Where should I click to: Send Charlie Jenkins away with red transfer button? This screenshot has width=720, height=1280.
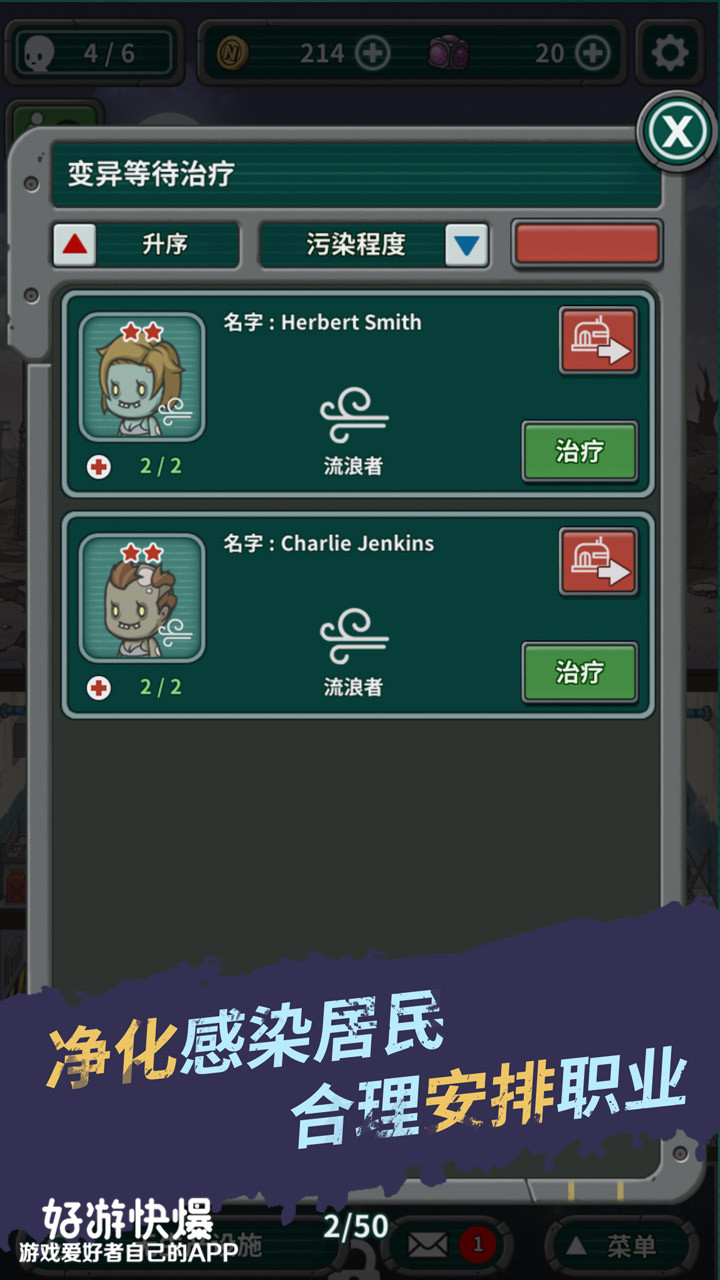(x=598, y=562)
